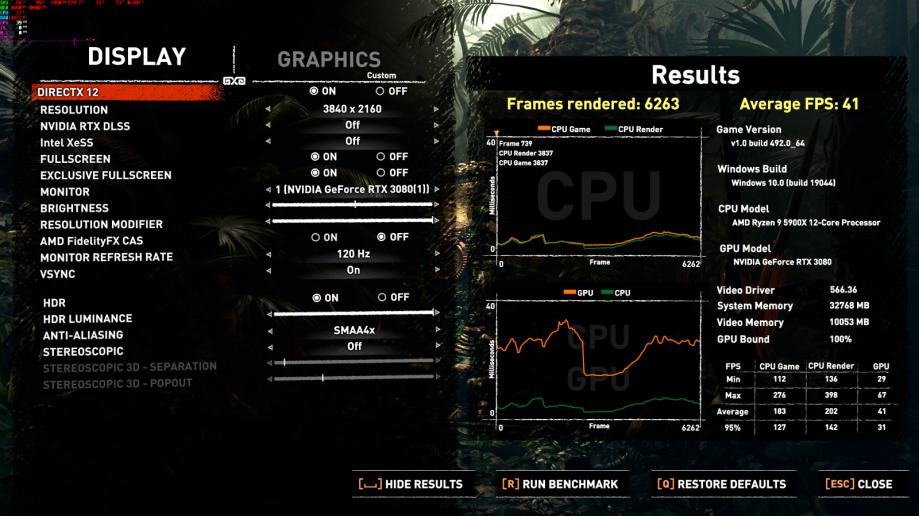Close the options menu
This screenshot has height=516, width=919.
pos(858,484)
